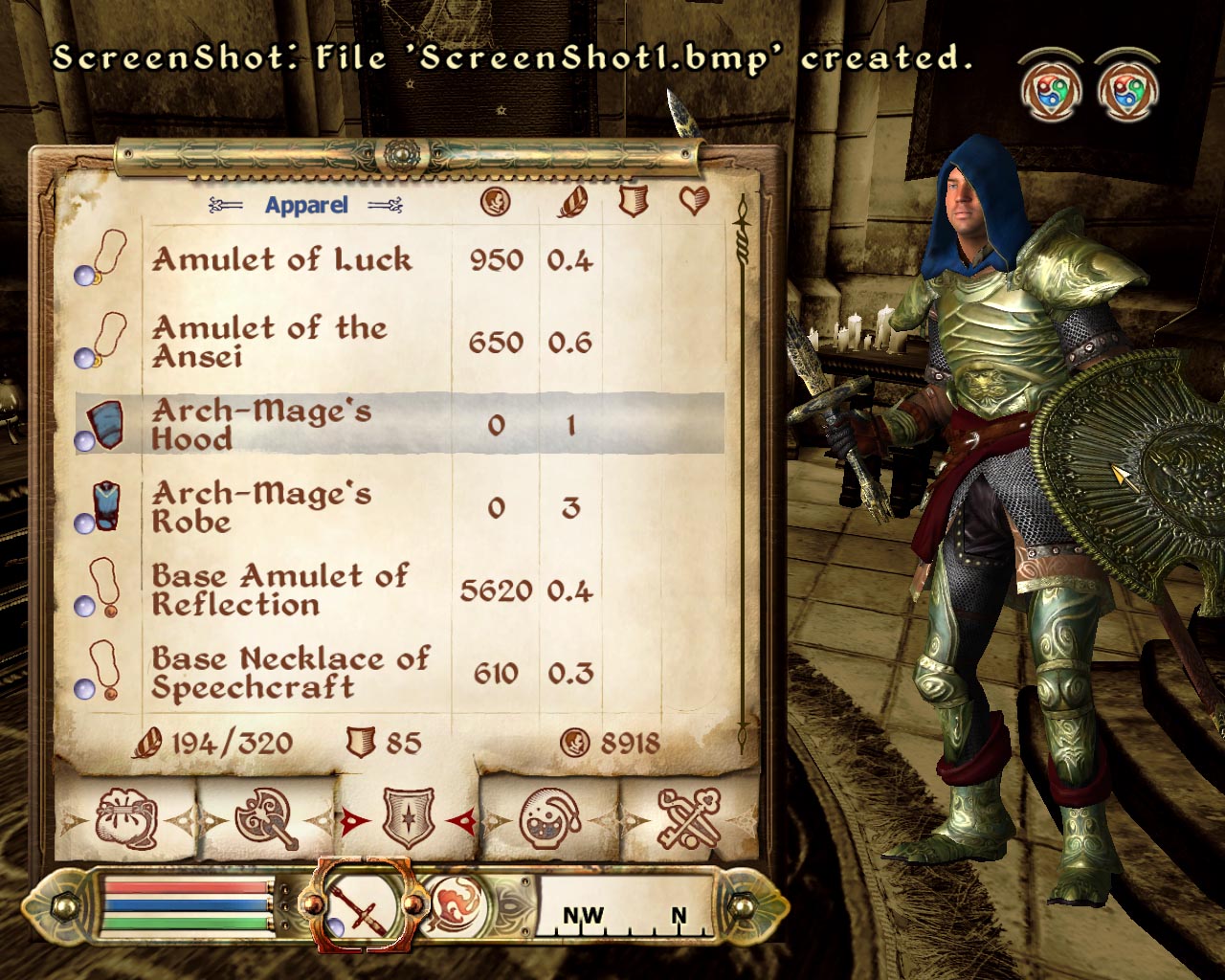Sort items by armor rating shield icon
Screen dimensions: 1225x980
click(633, 201)
